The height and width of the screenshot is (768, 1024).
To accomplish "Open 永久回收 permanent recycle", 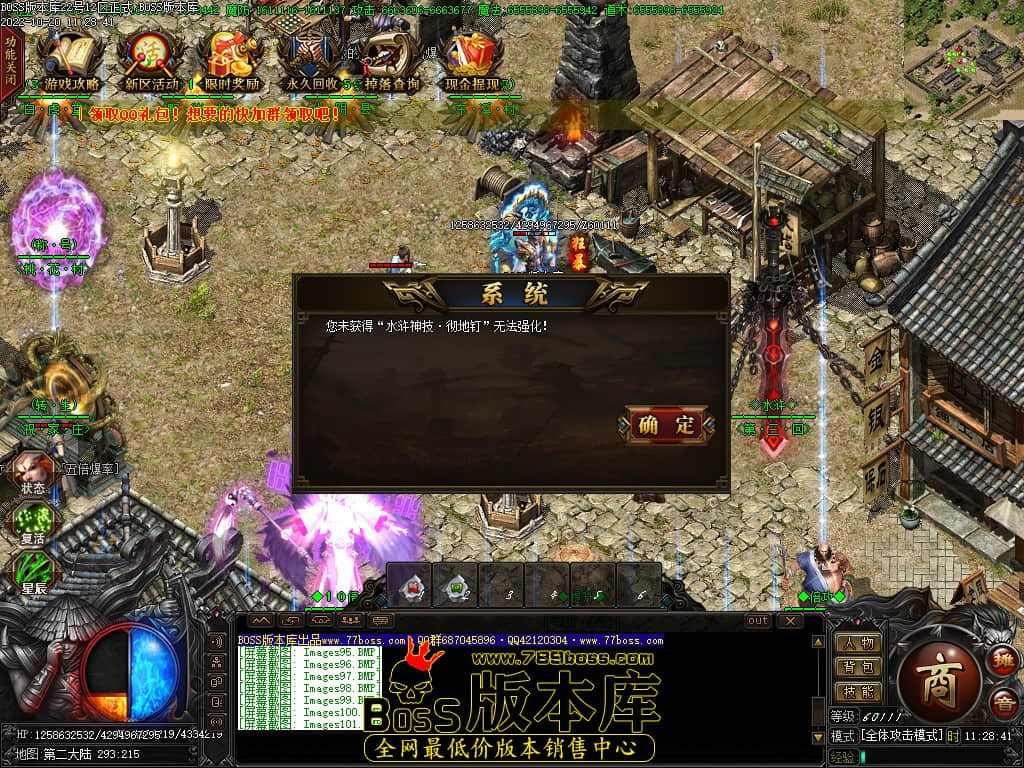I will coord(309,62).
